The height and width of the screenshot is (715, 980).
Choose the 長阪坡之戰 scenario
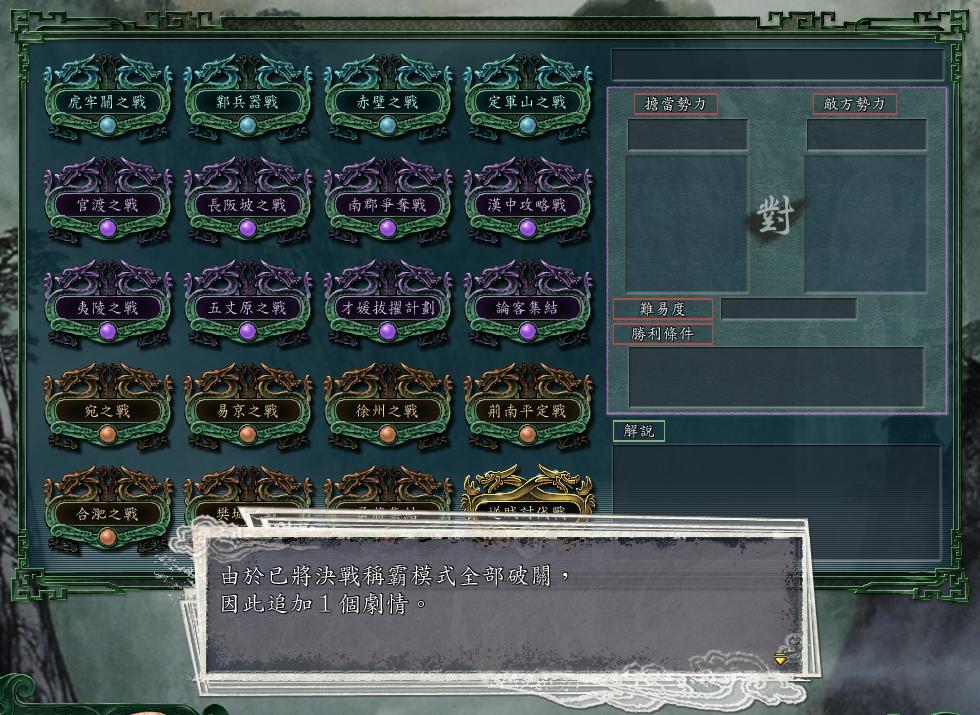click(248, 205)
